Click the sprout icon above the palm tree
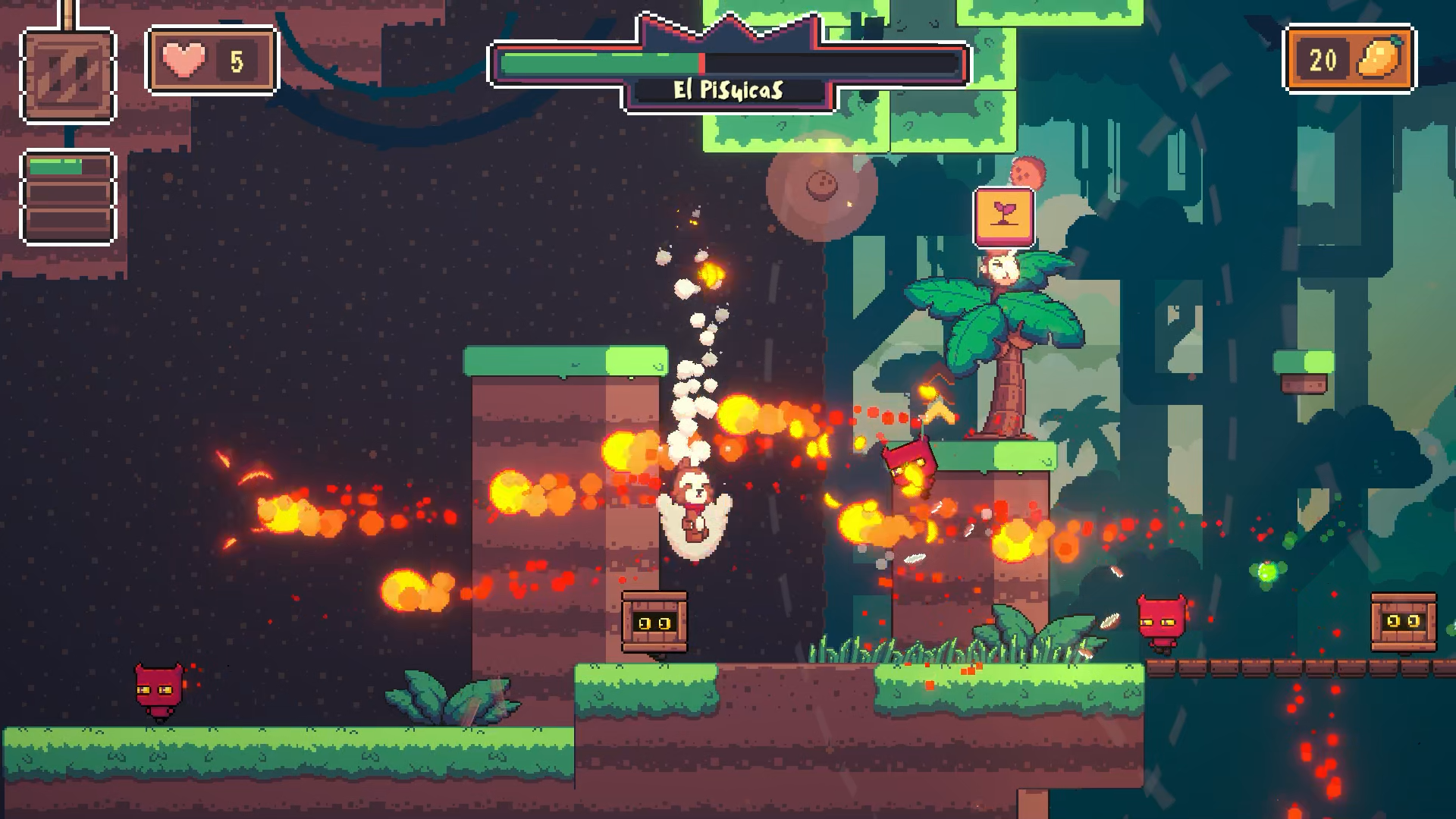The height and width of the screenshot is (819, 1456). pos(1003,215)
